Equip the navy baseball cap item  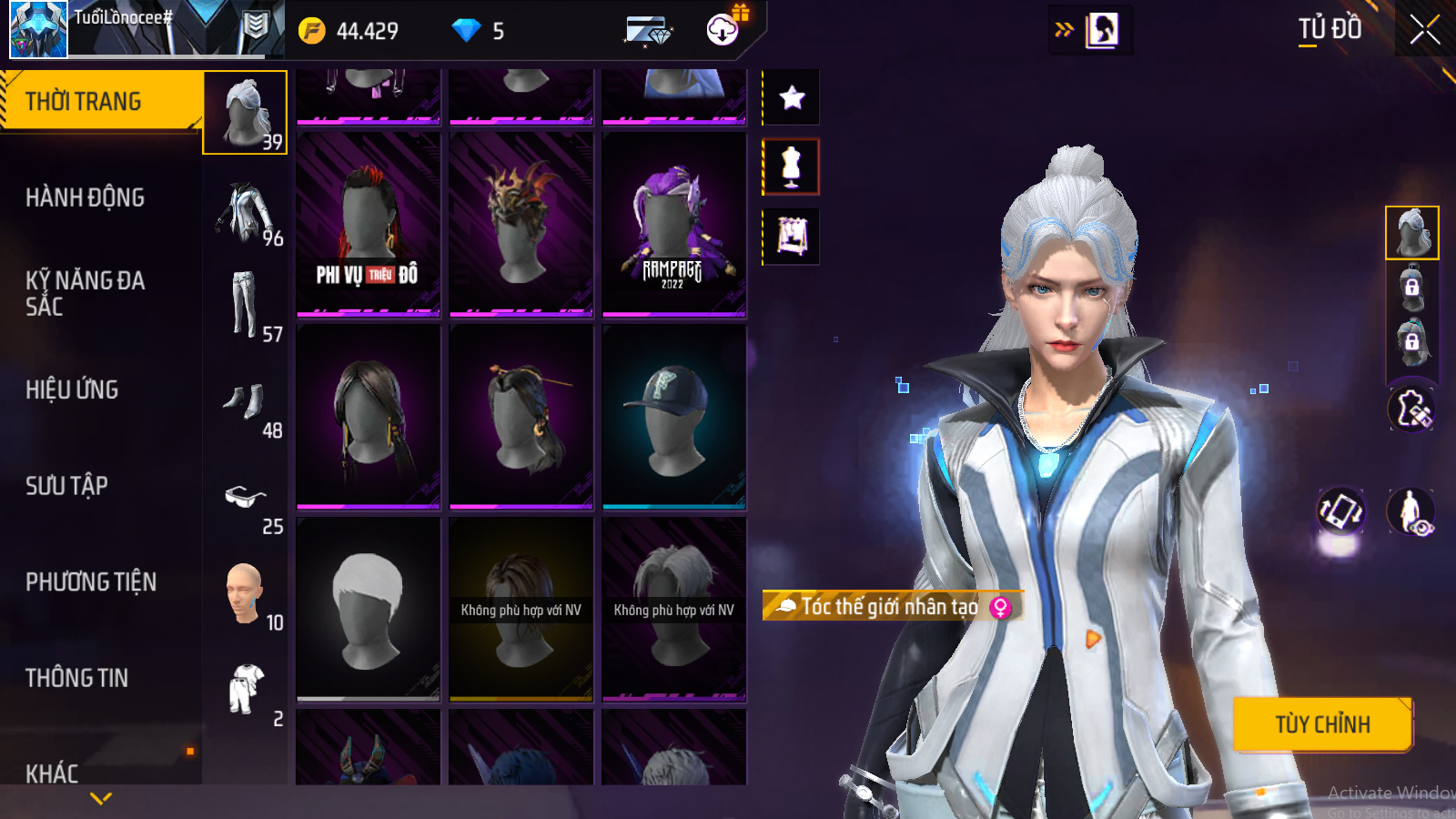pos(673,417)
